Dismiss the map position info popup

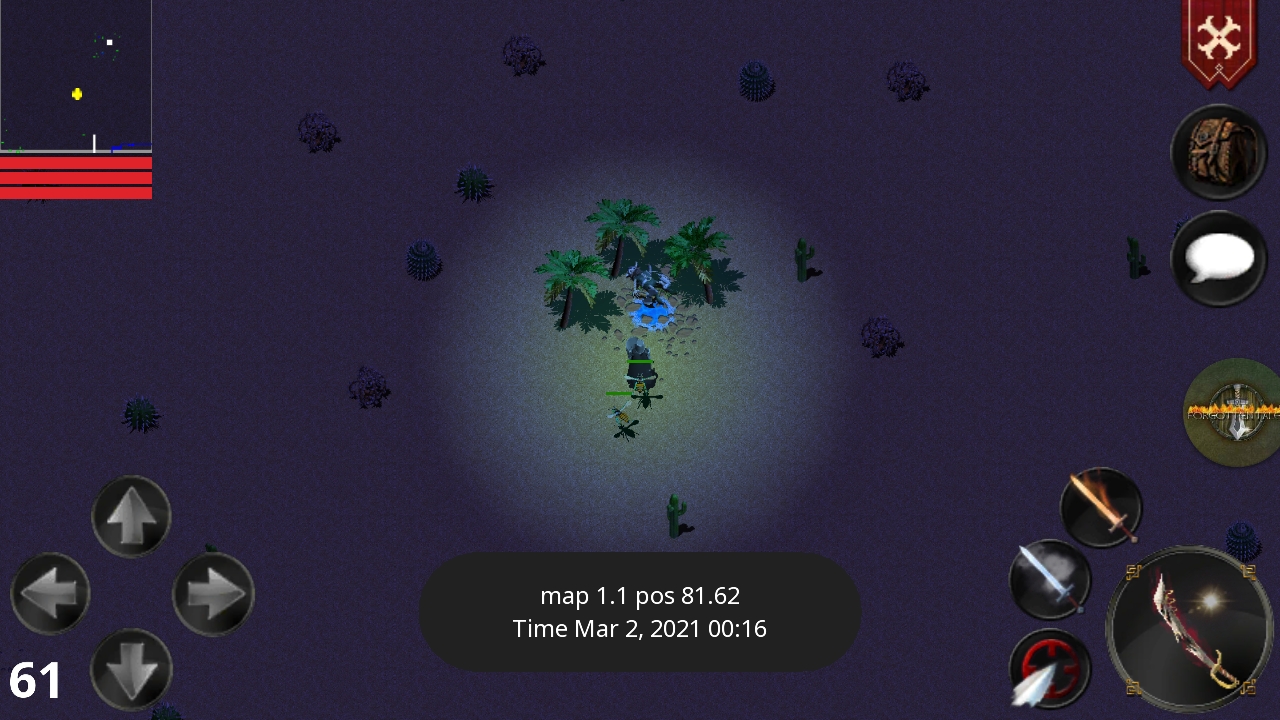(640, 612)
